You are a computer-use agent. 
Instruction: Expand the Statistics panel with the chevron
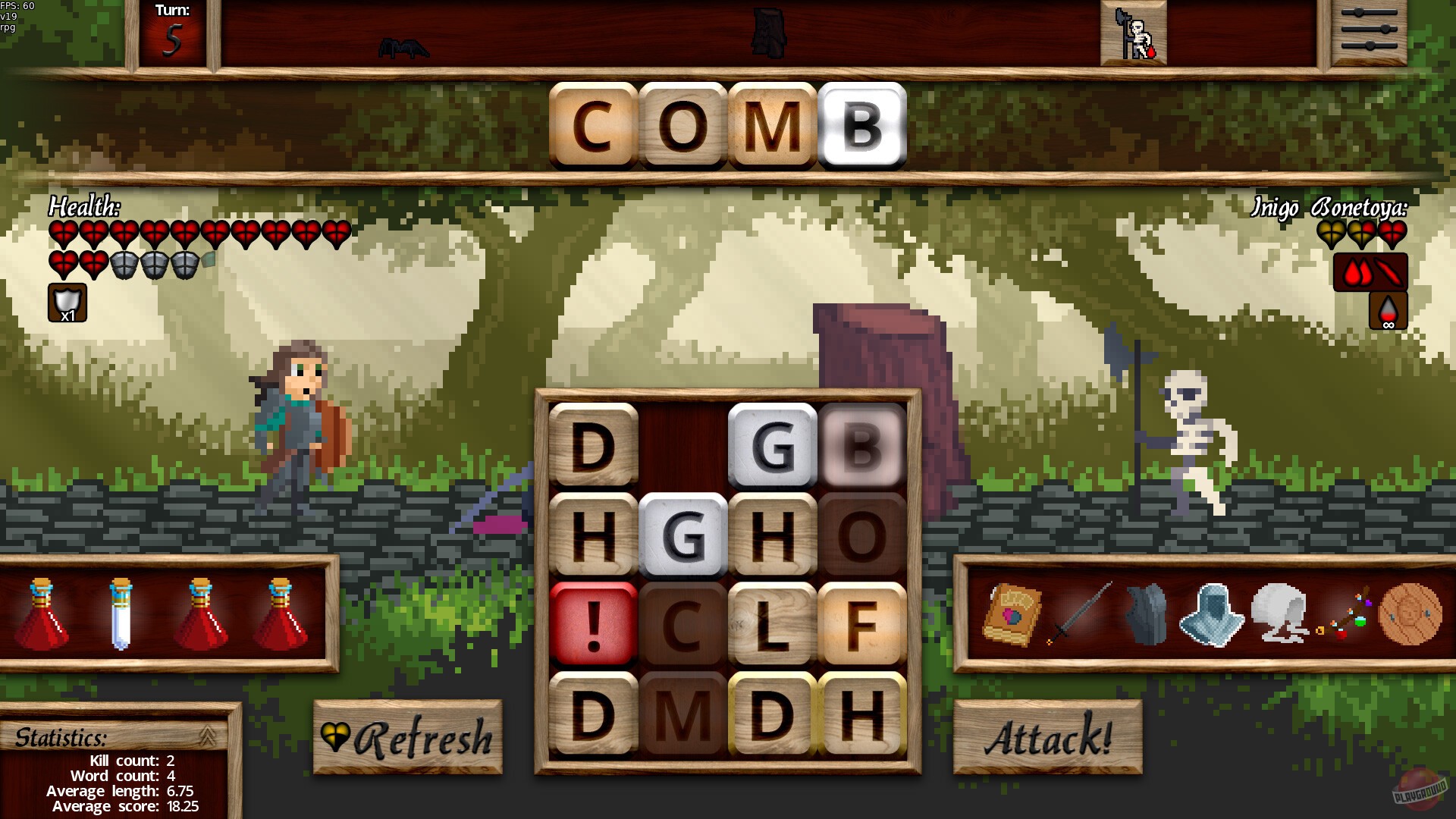point(206,734)
